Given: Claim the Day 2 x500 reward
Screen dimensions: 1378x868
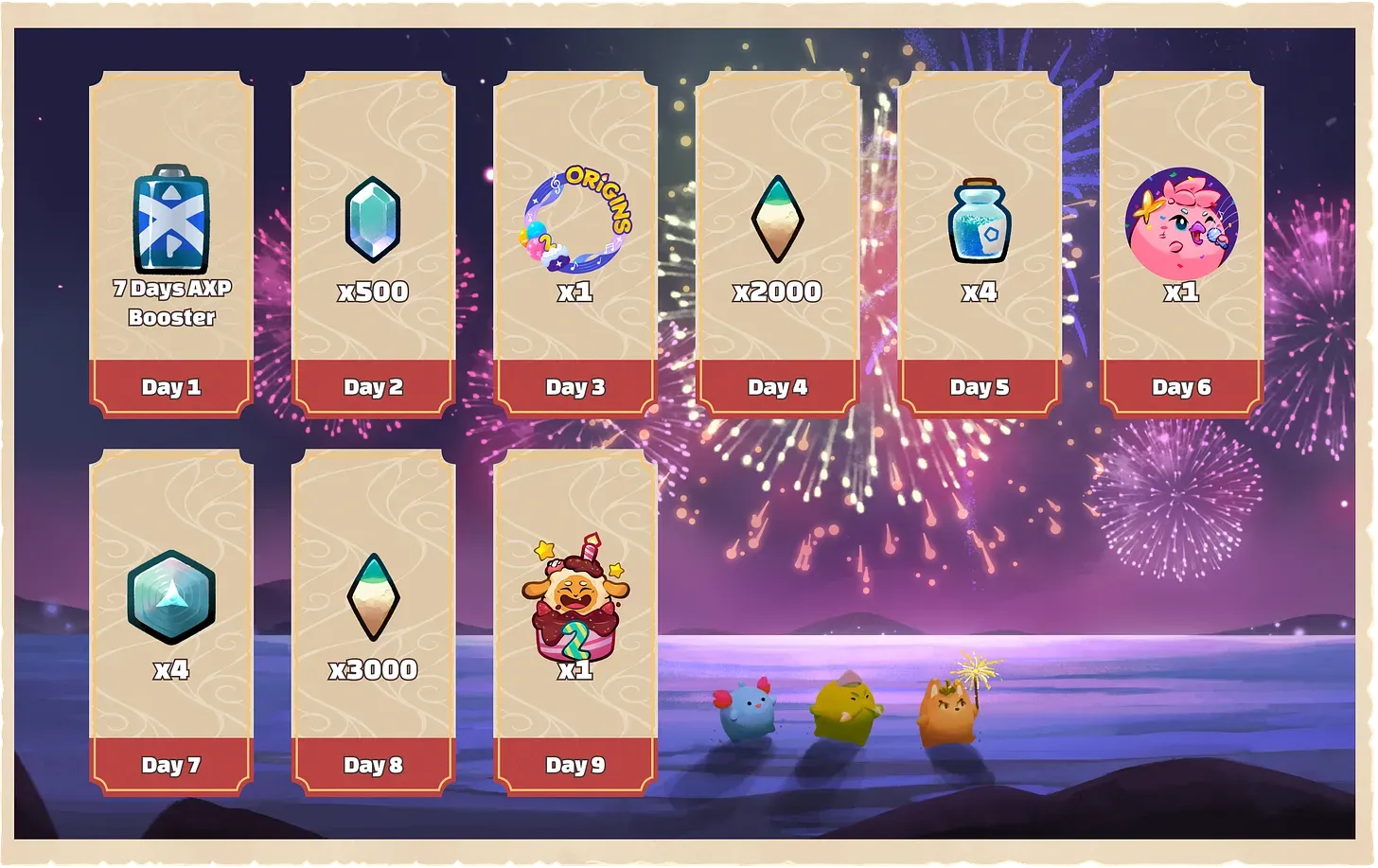Looking at the screenshot, I should pyautogui.click(x=373, y=241).
